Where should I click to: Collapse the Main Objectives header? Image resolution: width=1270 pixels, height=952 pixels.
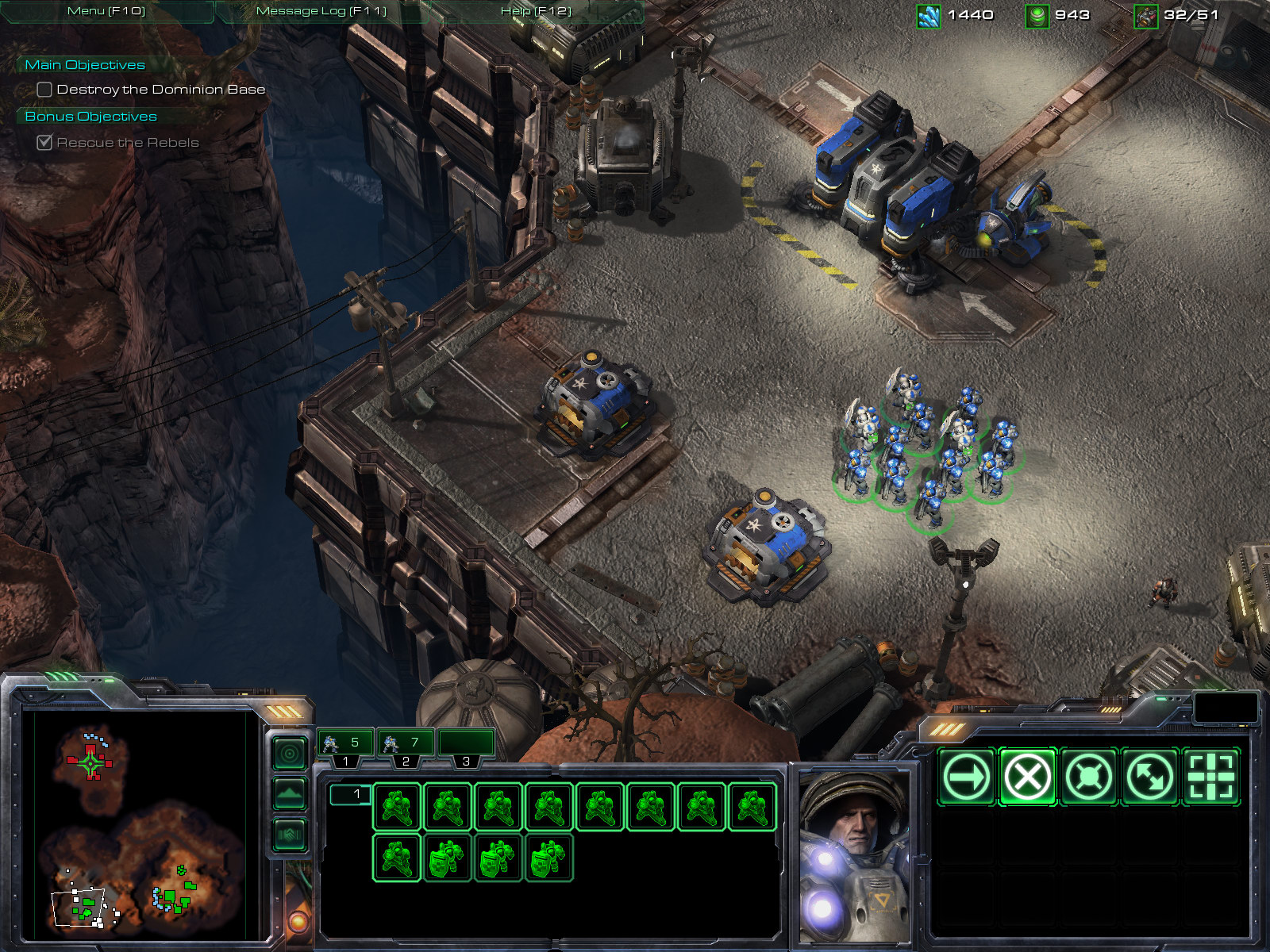[85, 65]
